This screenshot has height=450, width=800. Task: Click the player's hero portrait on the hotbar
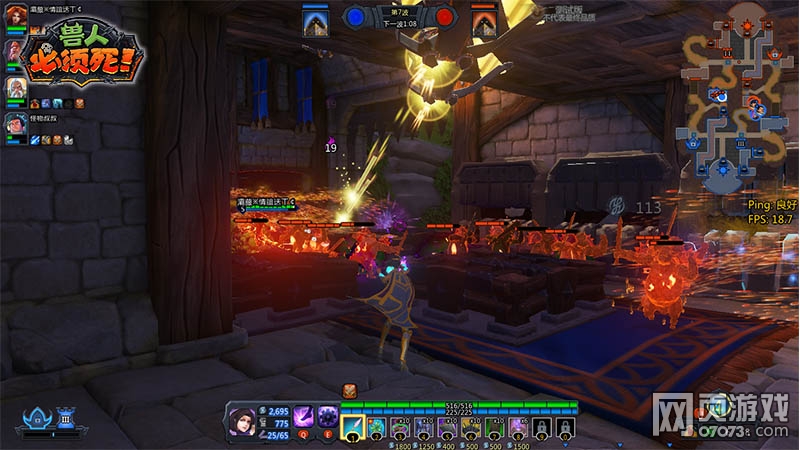point(244,420)
